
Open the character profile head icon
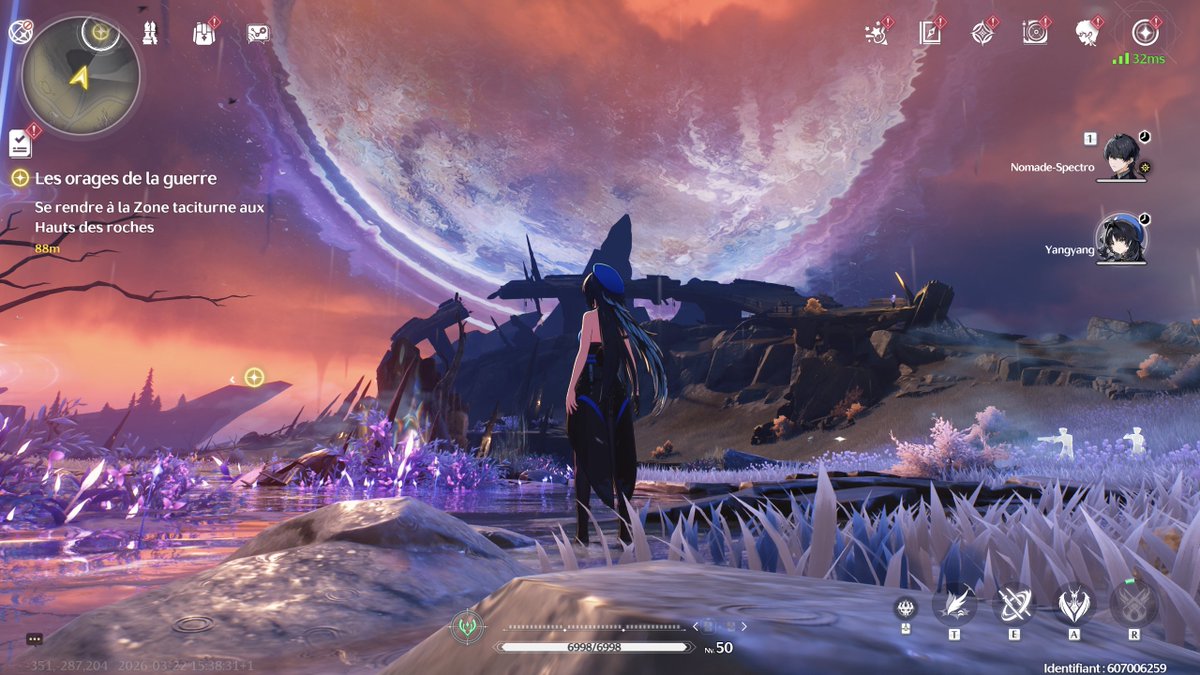click(x=1087, y=32)
